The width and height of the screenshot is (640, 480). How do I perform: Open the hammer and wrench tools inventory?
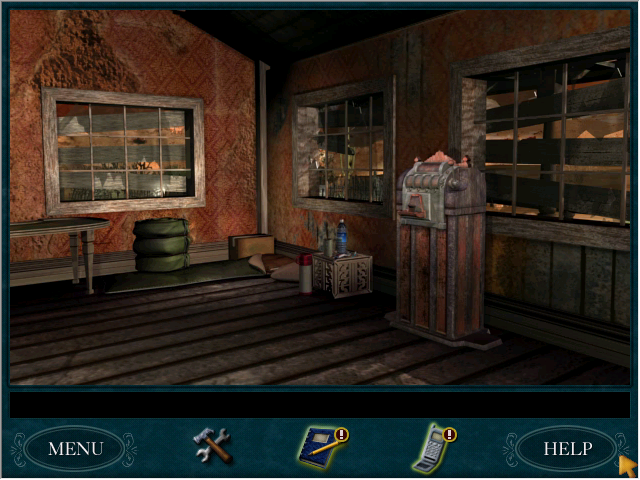(x=212, y=445)
